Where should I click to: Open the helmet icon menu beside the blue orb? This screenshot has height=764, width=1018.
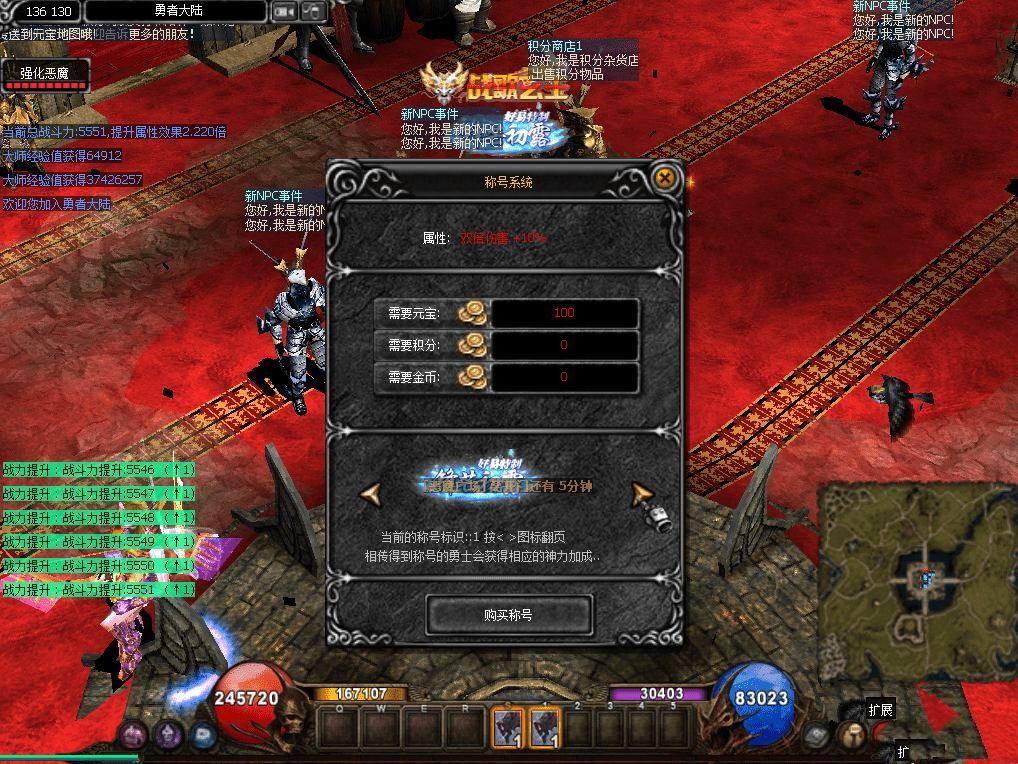tap(851, 735)
